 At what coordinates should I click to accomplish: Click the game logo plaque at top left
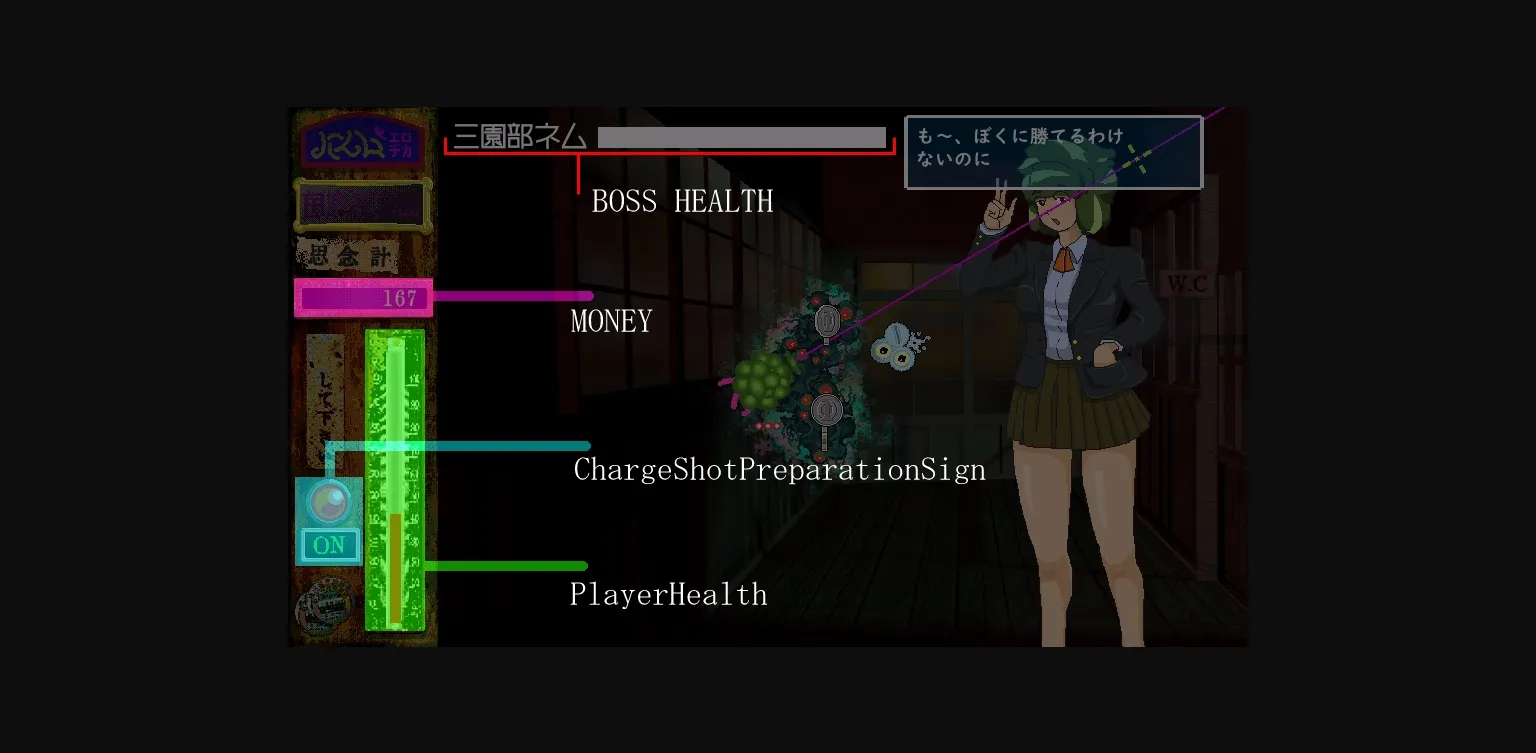pos(362,141)
